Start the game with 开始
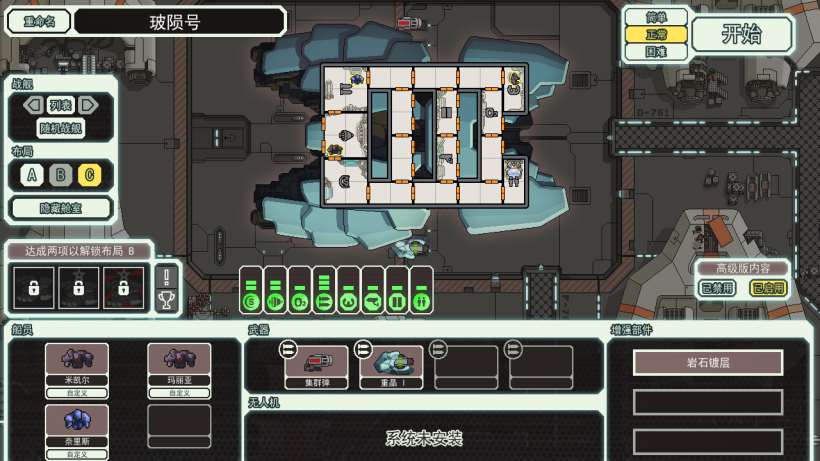820x461 pixels. (741, 33)
